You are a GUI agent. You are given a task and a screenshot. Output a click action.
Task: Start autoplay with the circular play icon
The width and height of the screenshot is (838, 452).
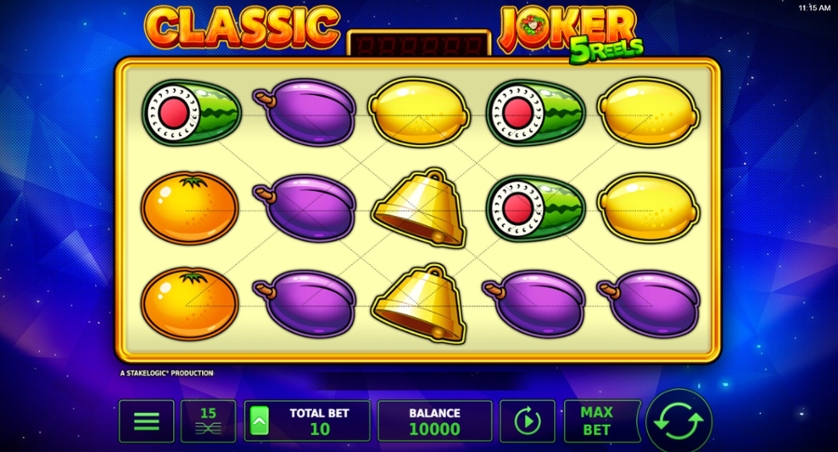(x=527, y=421)
